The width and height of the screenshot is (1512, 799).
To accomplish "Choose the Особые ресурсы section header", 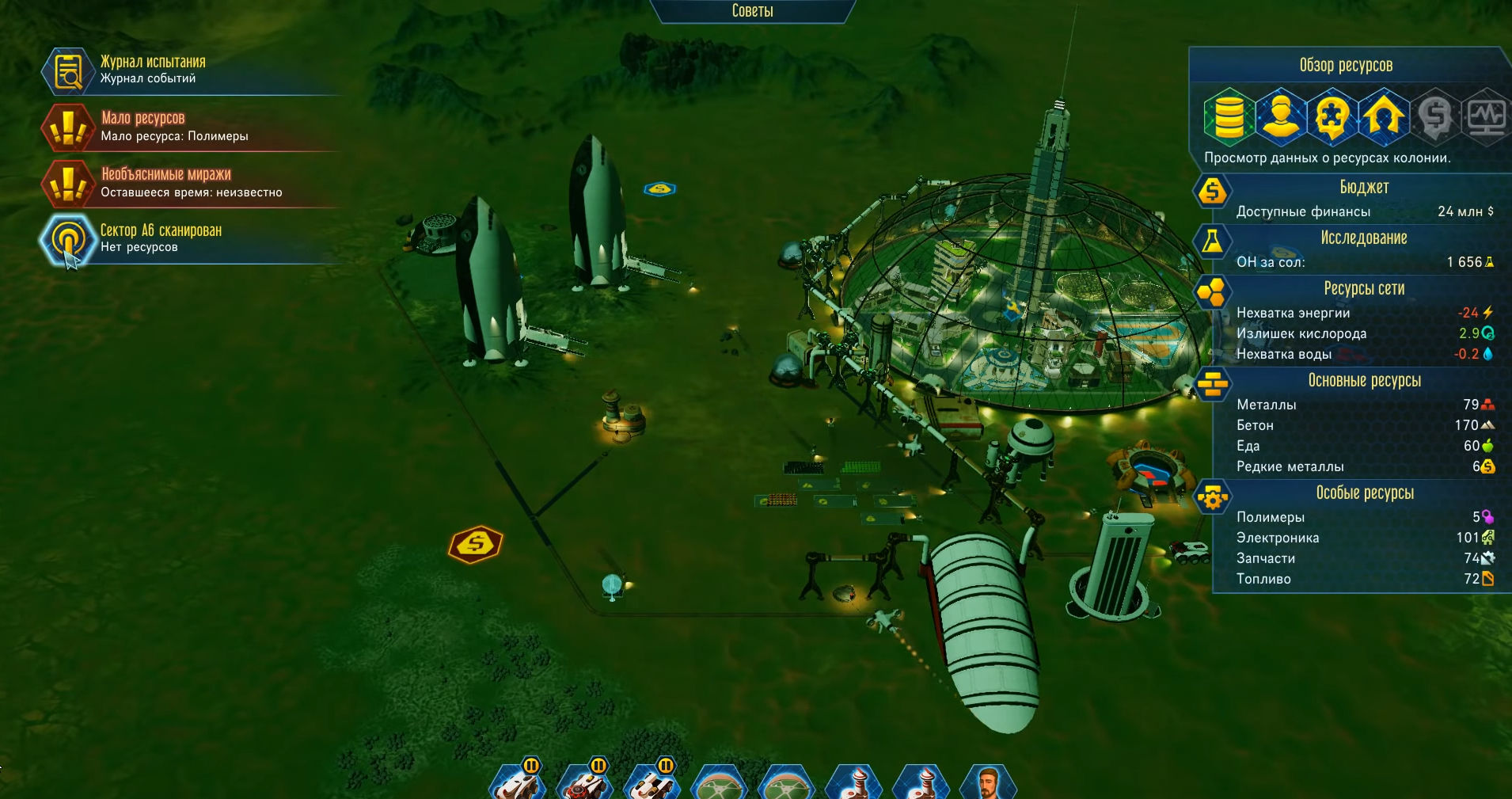I will coord(1363,493).
